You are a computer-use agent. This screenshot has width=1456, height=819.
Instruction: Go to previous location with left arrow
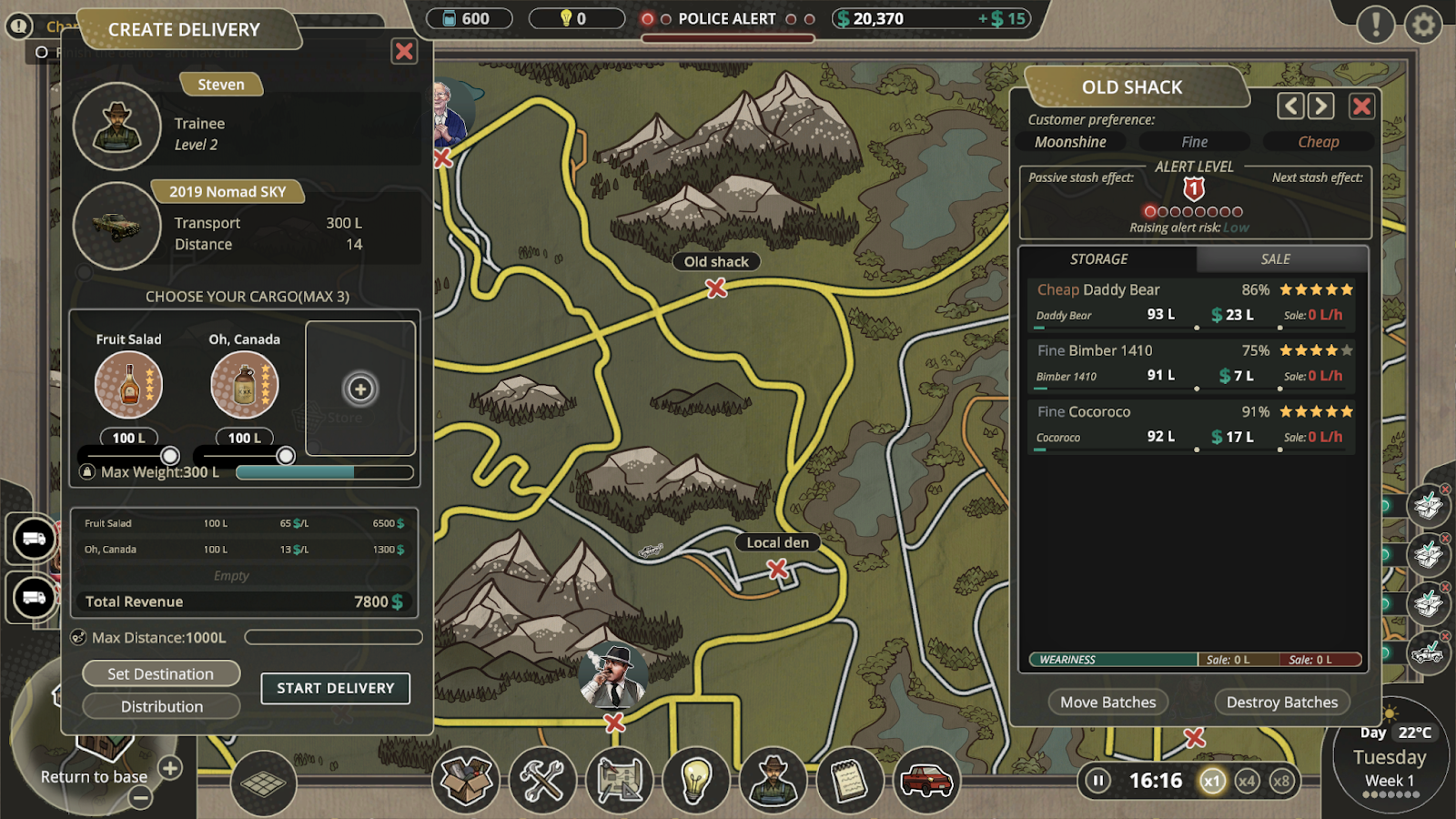pyautogui.click(x=1290, y=106)
